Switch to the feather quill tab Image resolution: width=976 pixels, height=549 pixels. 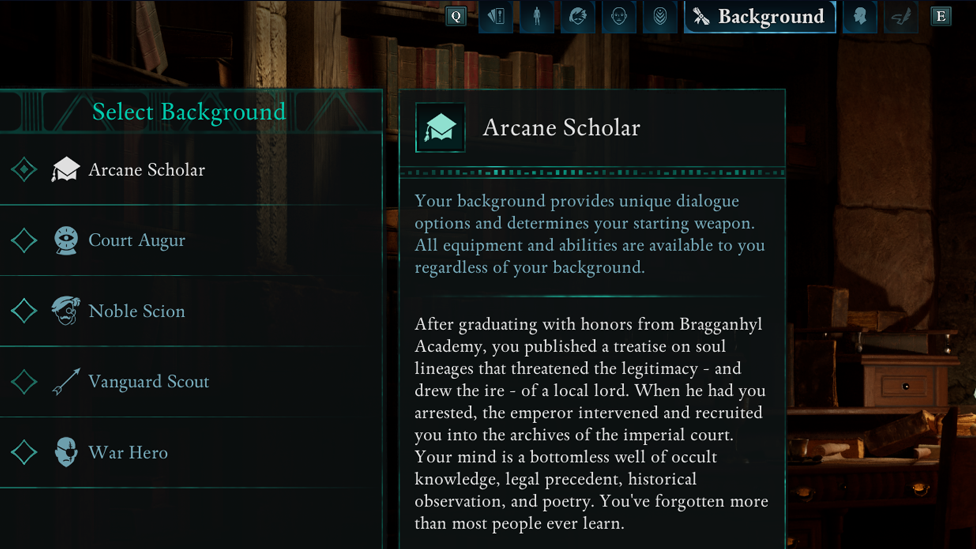click(901, 17)
